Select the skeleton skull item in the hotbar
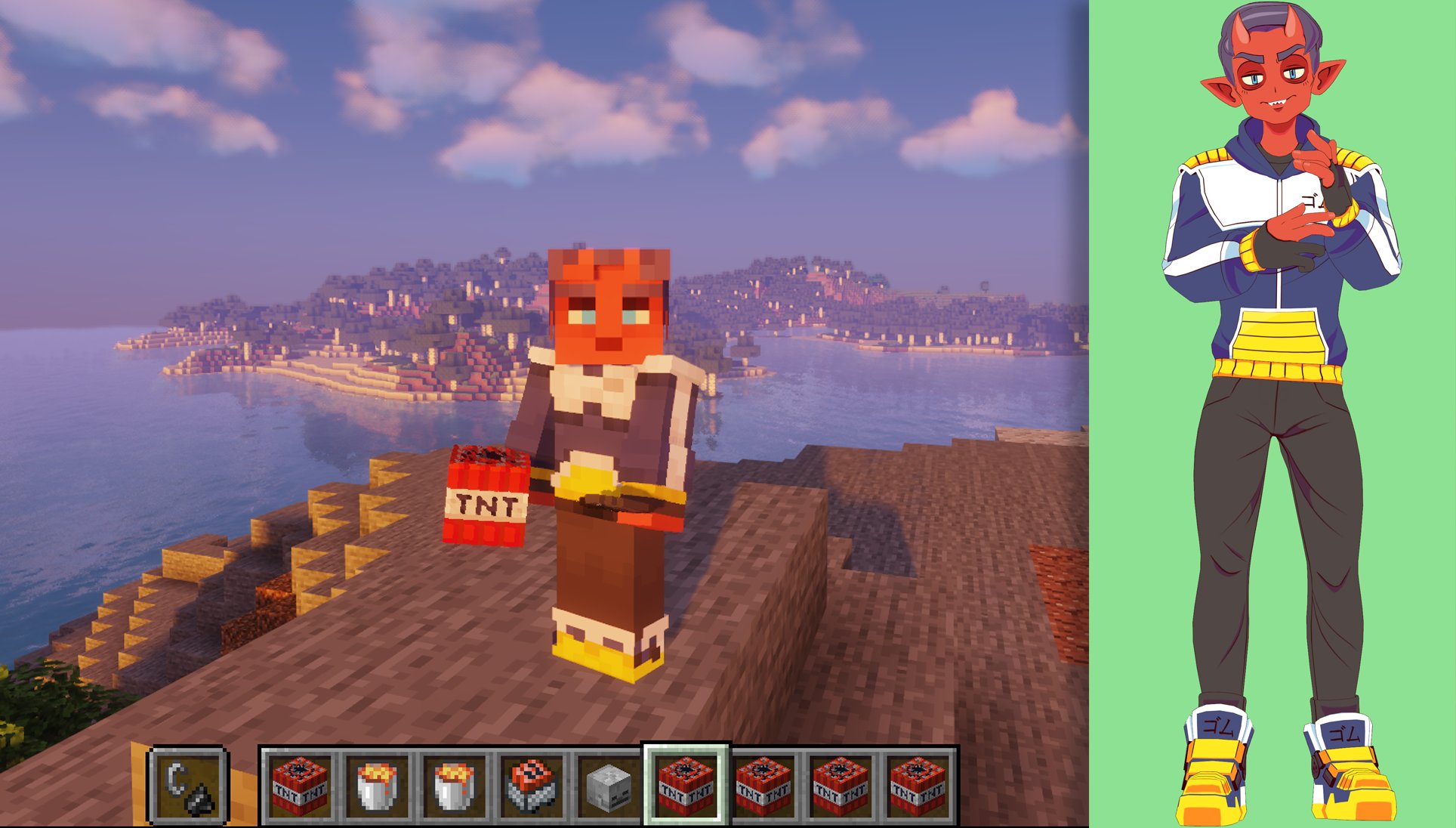 tap(609, 786)
